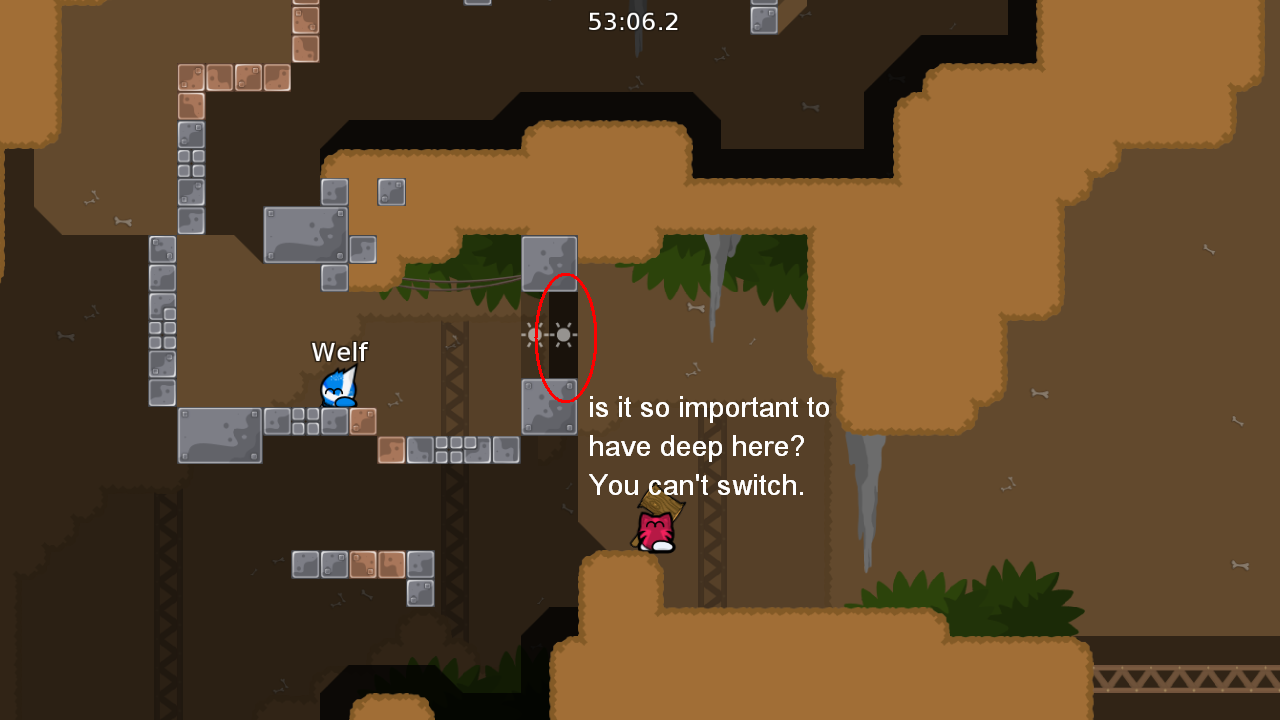
Task: Toggle the lone gray block near the top platforms
Action: [391, 192]
